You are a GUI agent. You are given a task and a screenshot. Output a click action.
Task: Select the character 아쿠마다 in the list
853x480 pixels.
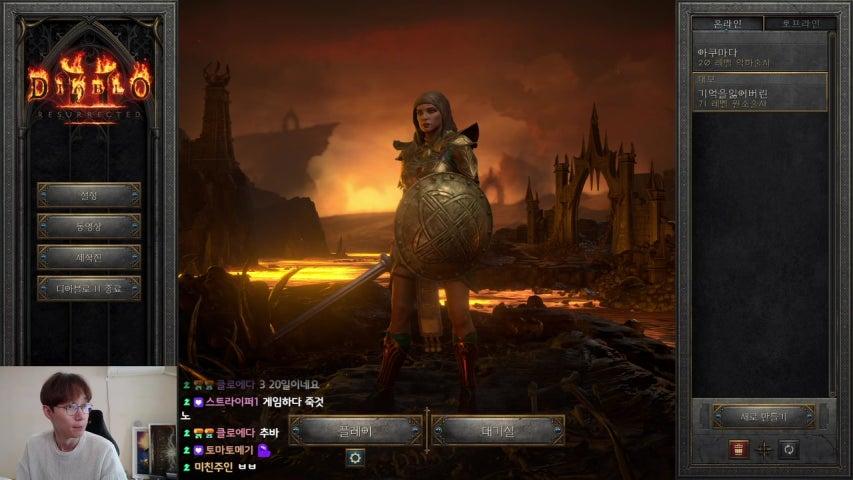760,56
